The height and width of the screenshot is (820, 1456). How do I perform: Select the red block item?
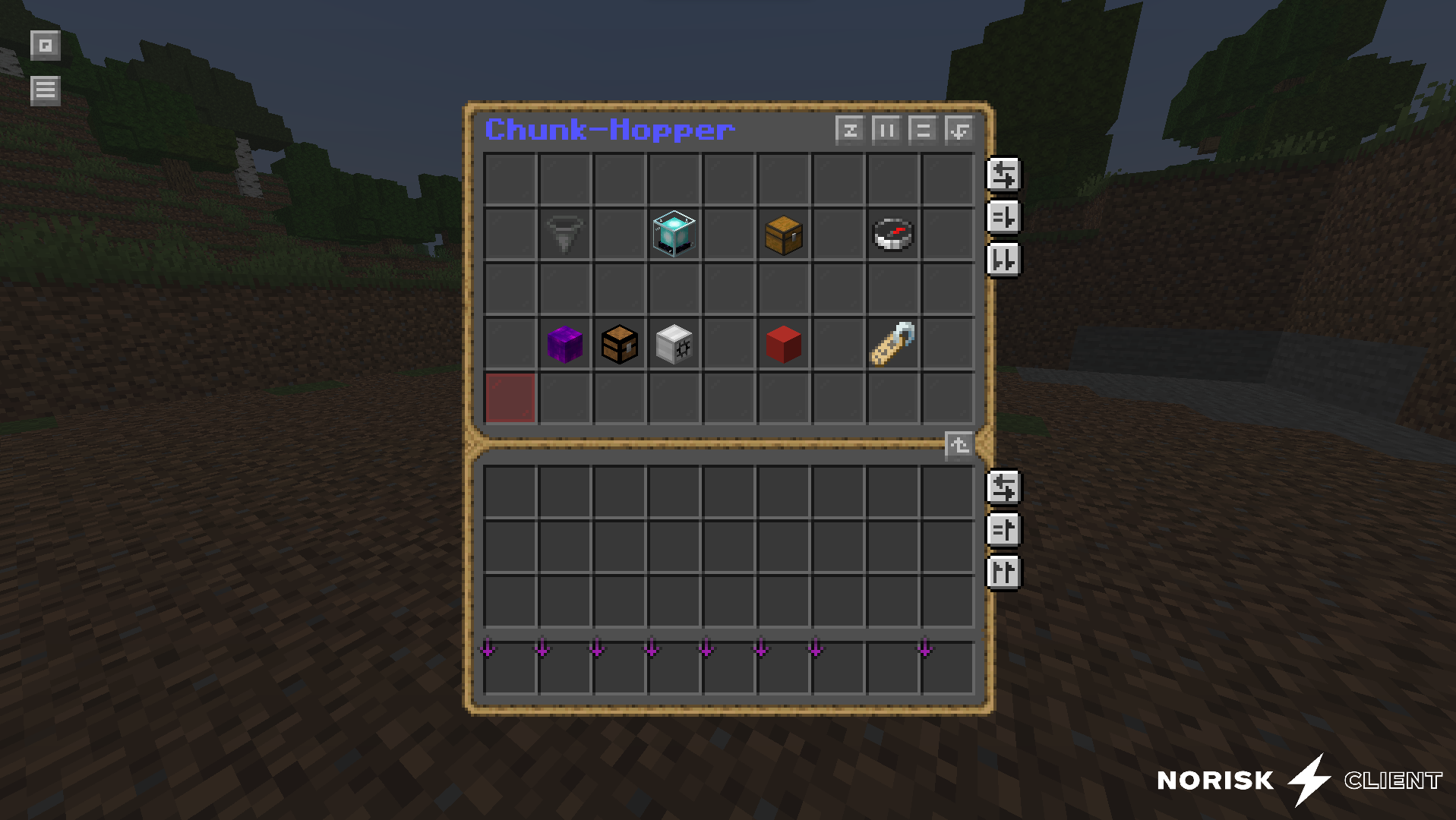(783, 344)
